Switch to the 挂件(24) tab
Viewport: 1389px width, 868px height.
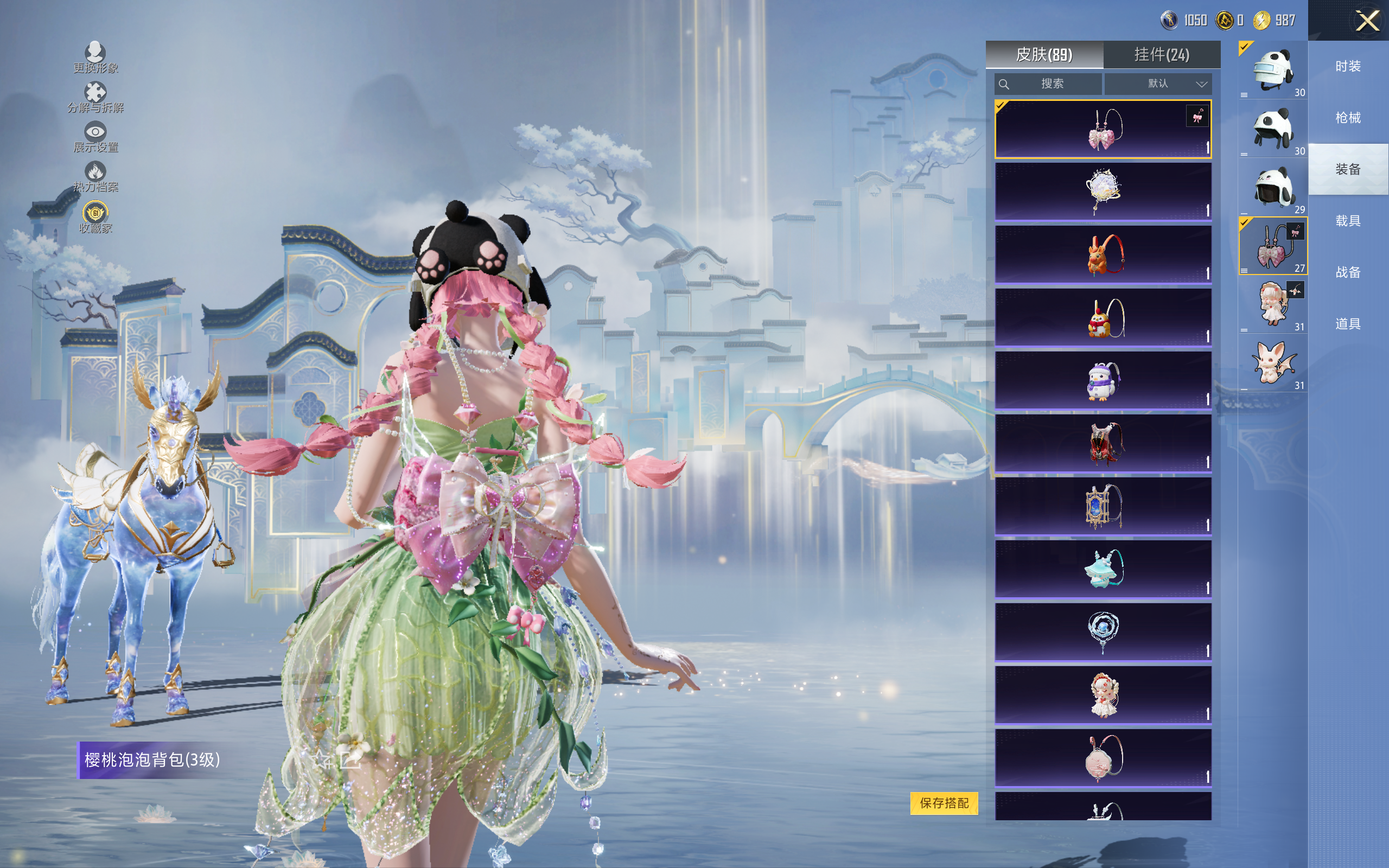[x=1161, y=55]
